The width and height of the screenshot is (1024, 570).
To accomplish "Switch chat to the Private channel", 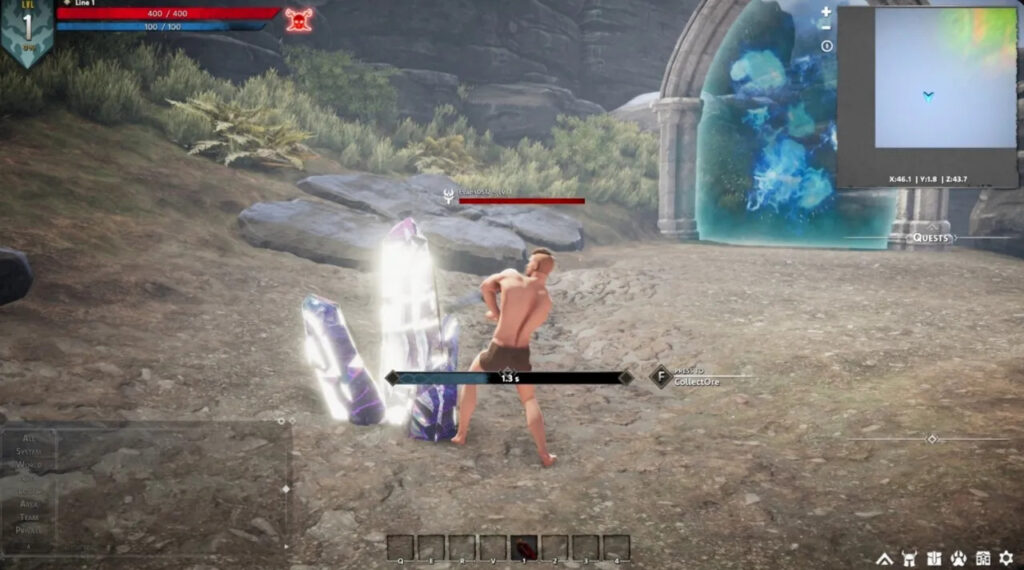I will coord(28,530).
